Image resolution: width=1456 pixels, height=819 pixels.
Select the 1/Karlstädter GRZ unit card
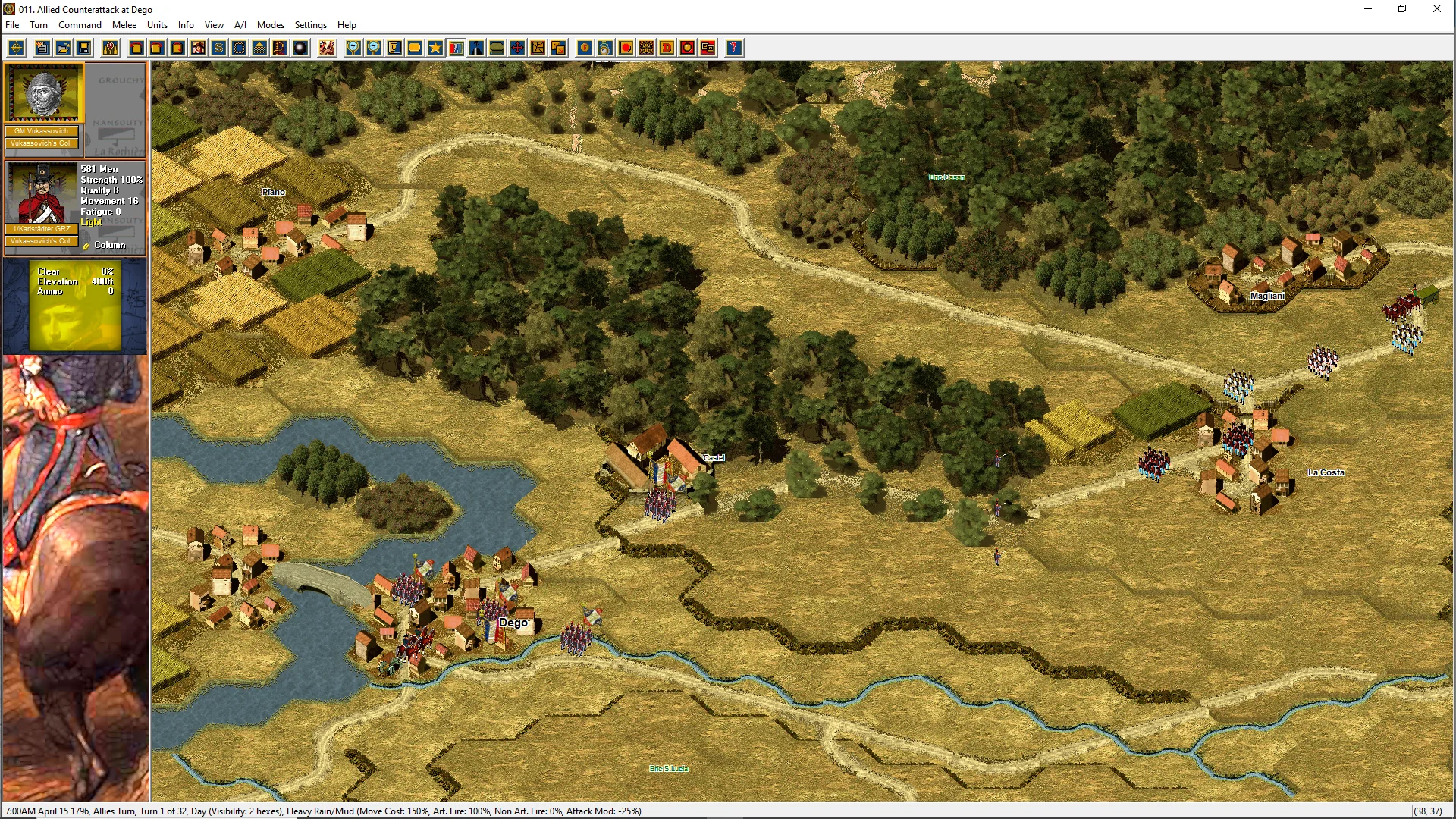pyautogui.click(x=42, y=196)
